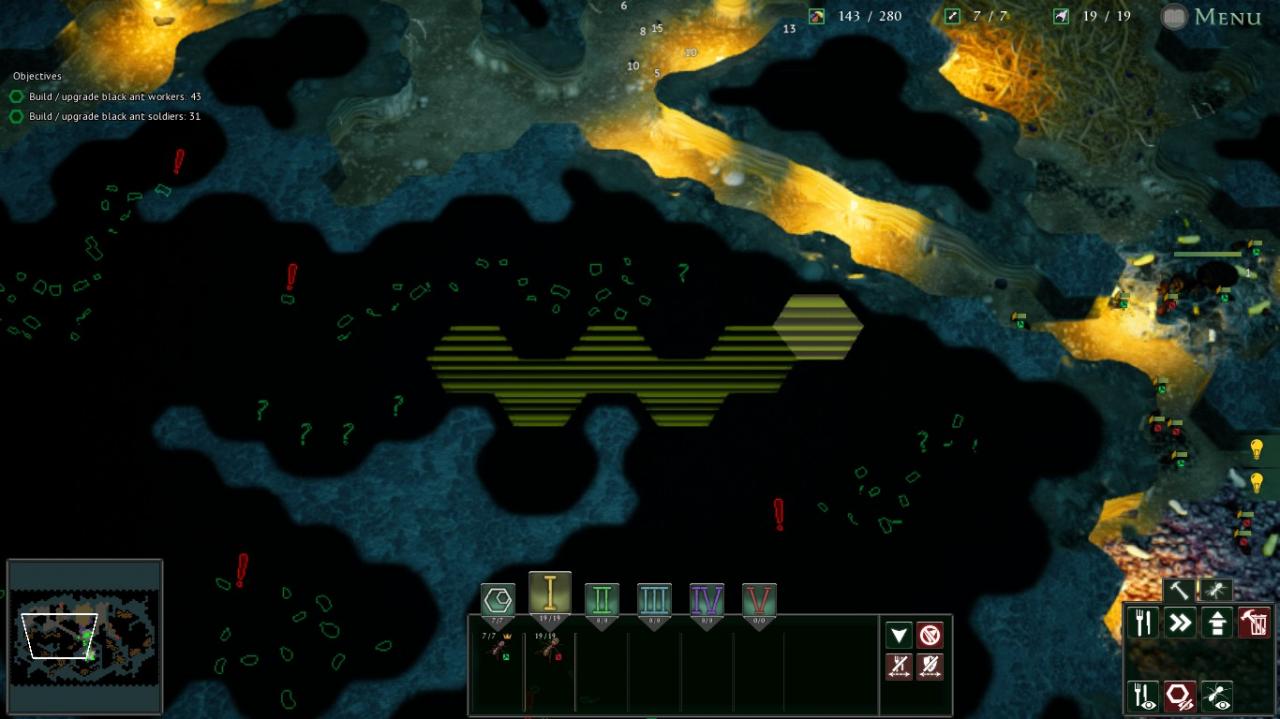The height and width of the screenshot is (719, 1280).
Task: Switch to pheromone group II
Action: (x=602, y=600)
